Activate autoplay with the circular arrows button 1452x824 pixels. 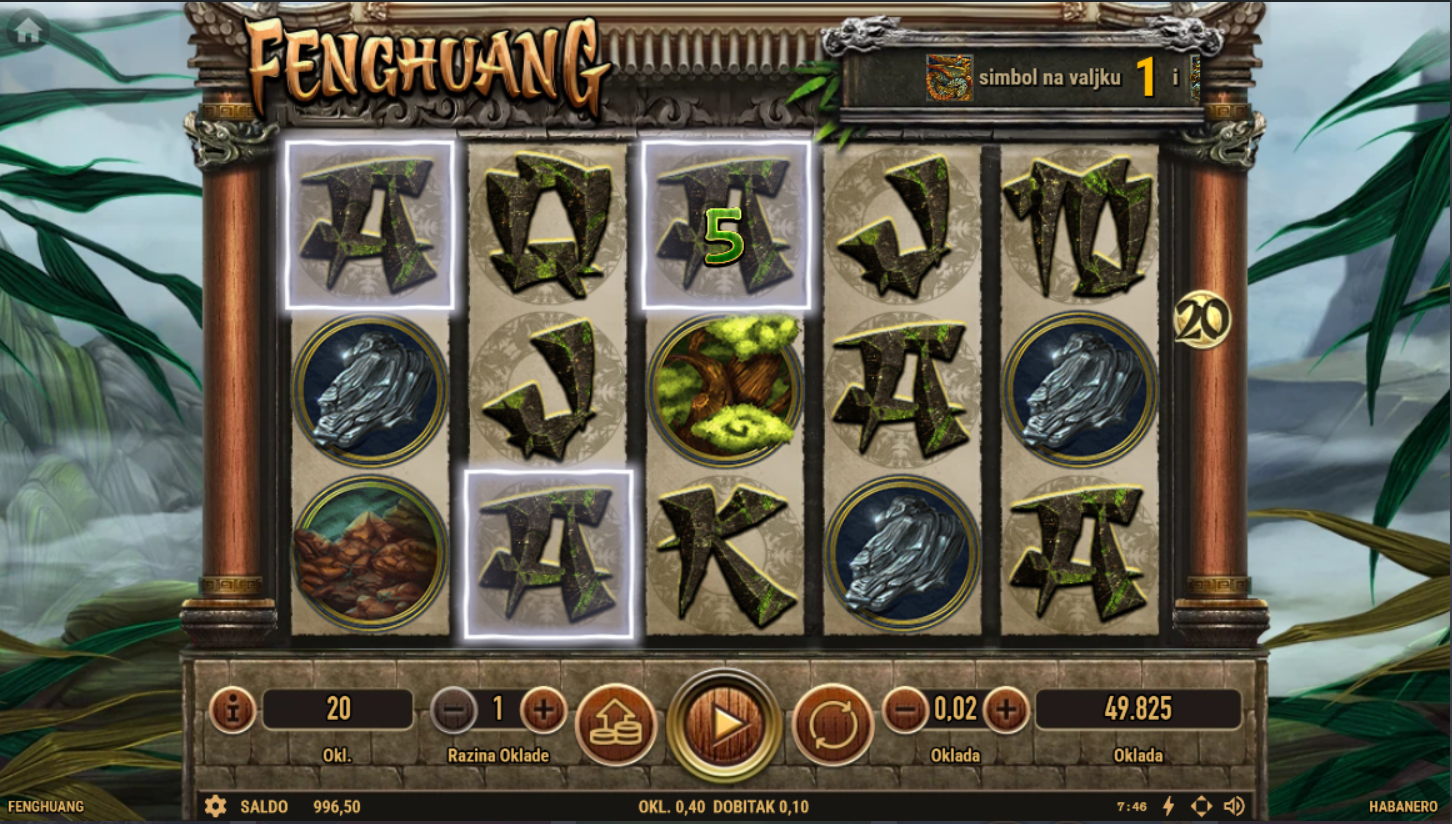click(x=833, y=724)
